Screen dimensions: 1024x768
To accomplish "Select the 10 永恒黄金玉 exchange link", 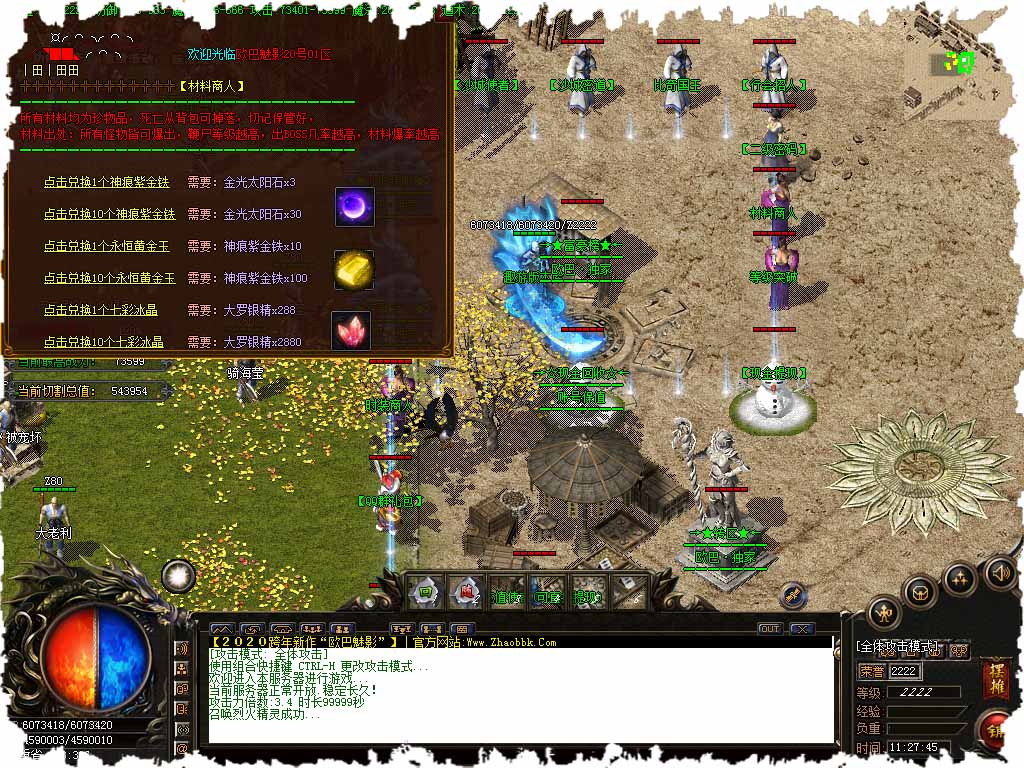I will coord(109,278).
